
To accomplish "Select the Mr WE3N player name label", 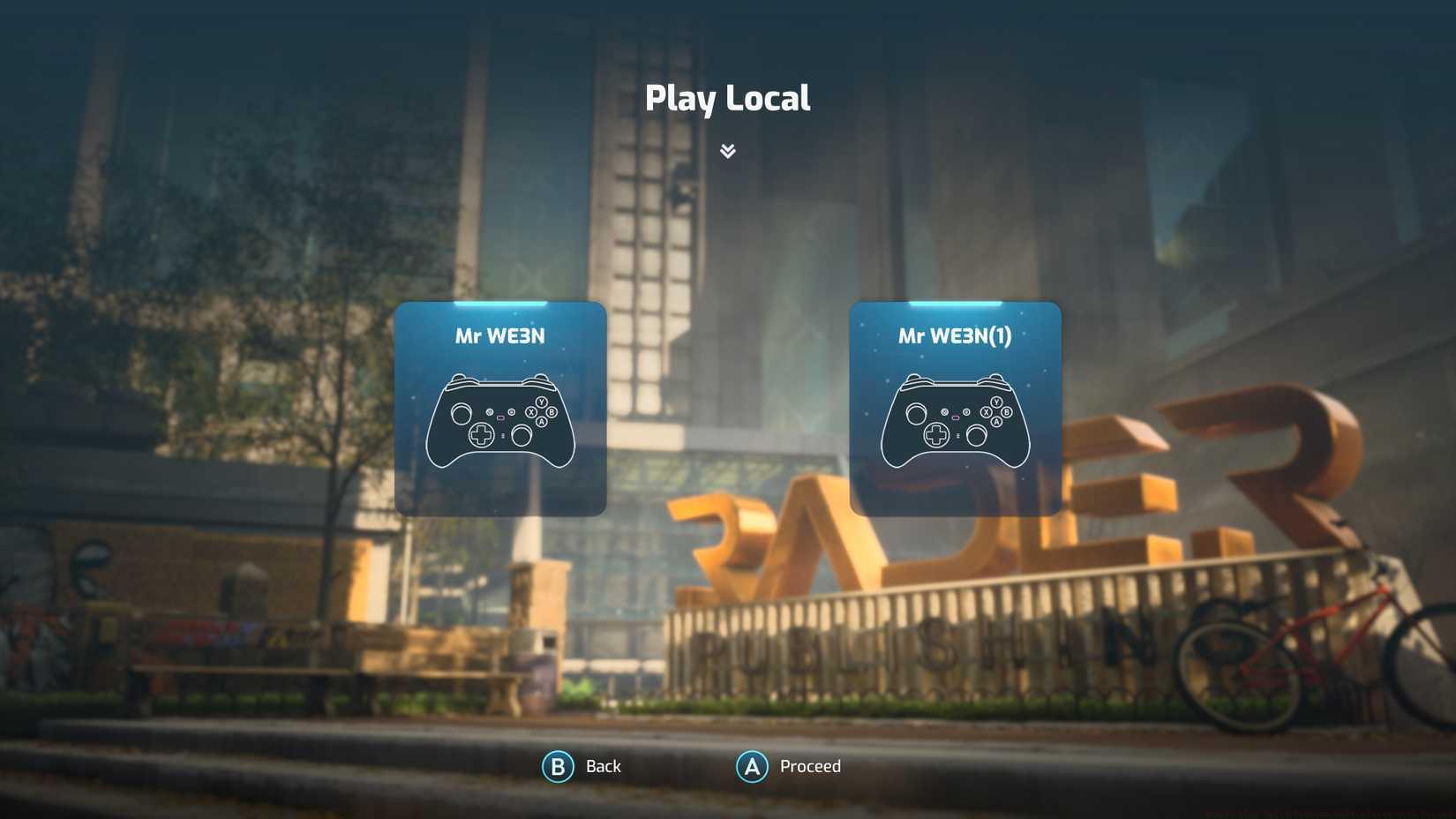I will [501, 336].
